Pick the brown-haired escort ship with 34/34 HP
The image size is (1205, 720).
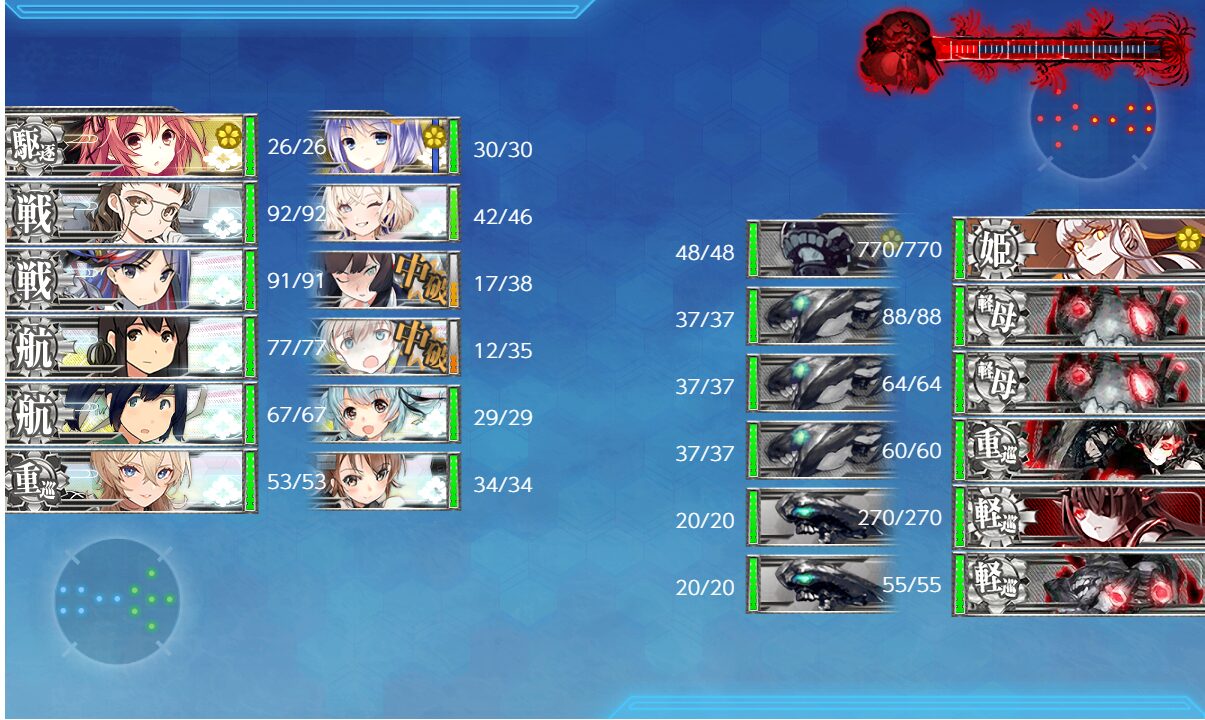click(385, 481)
